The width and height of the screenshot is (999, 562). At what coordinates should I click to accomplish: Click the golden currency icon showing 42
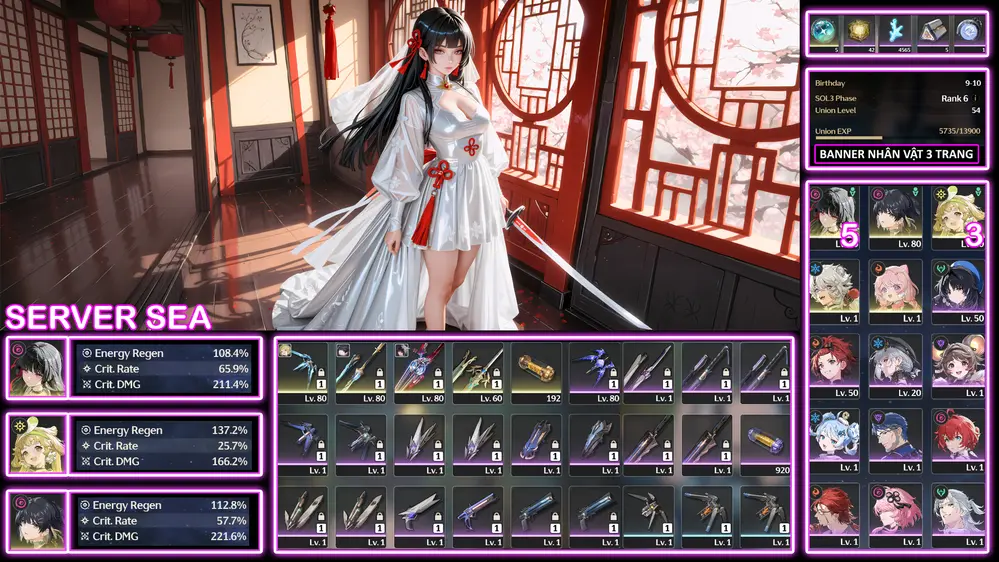(x=860, y=31)
